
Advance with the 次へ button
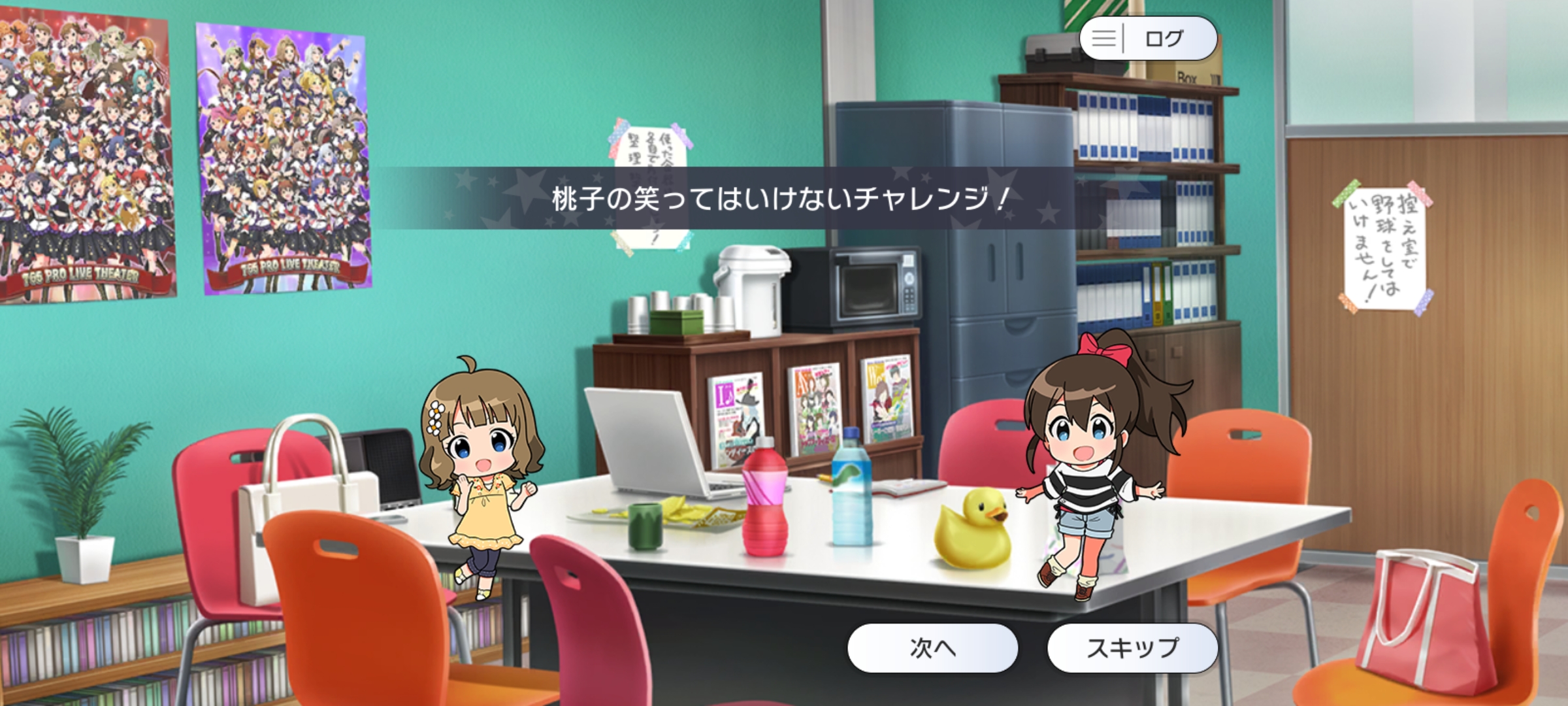point(932,648)
